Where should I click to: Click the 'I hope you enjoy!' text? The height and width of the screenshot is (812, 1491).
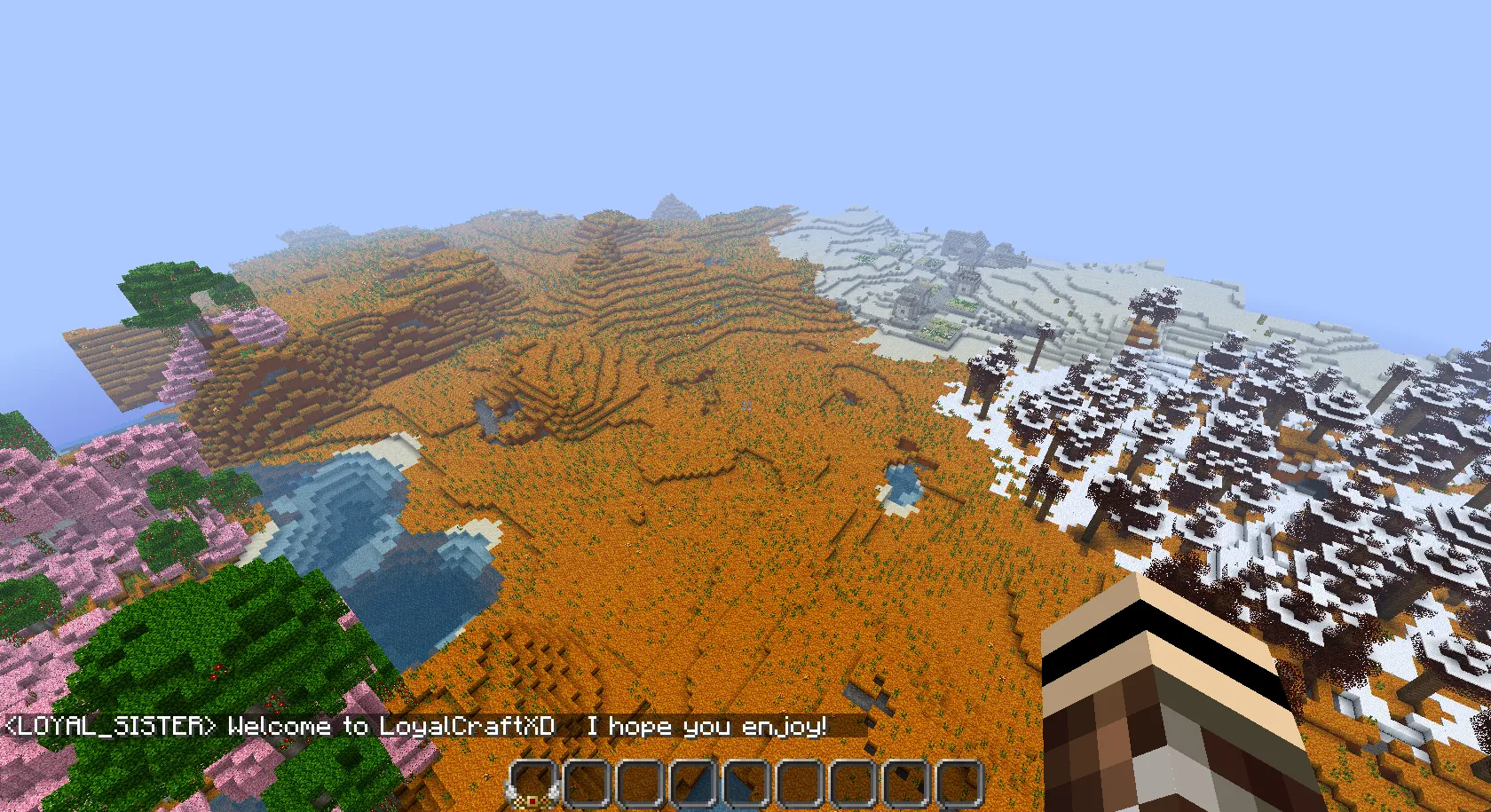click(x=706, y=728)
